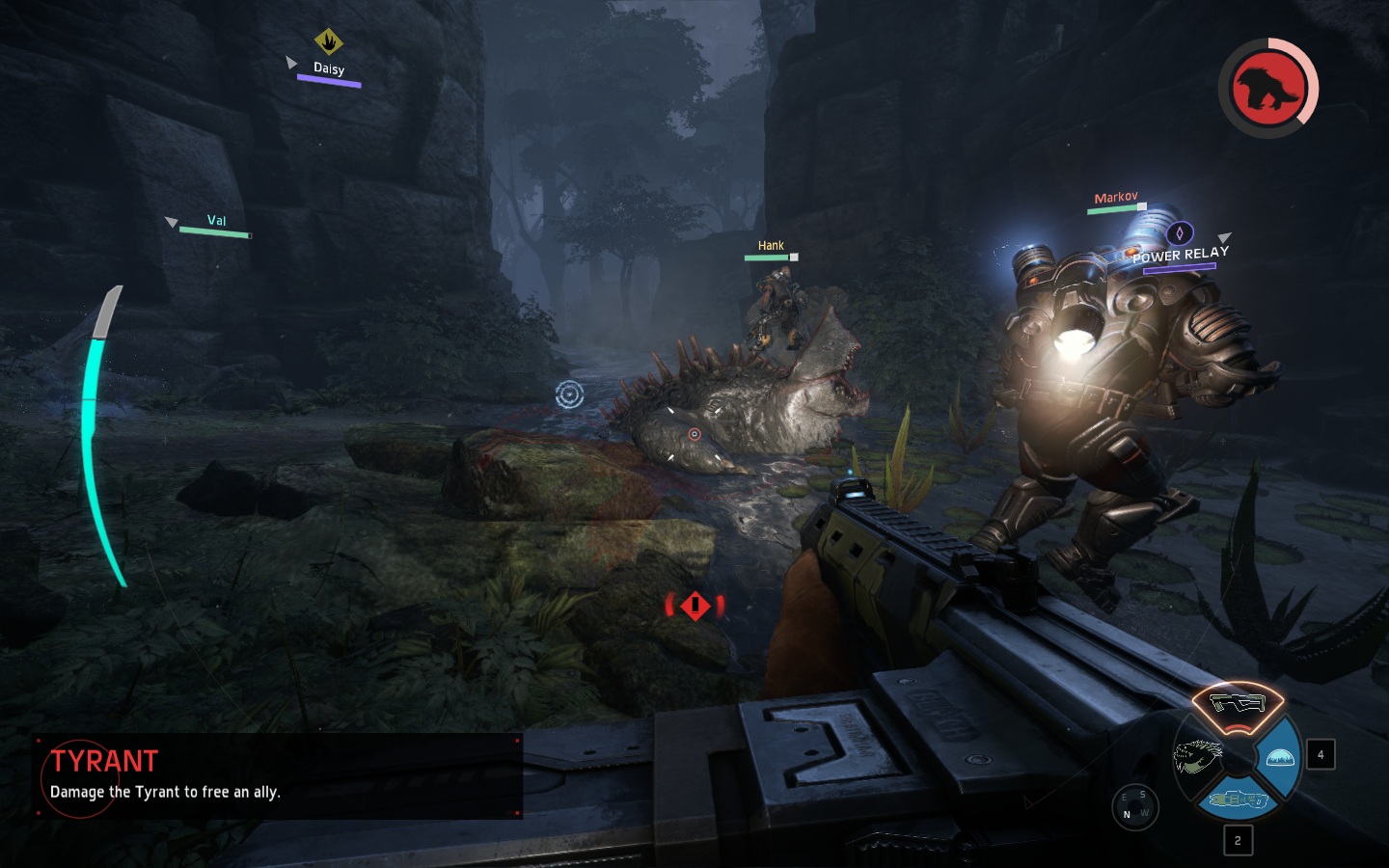The width and height of the screenshot is (1389, 868).
Task: Click the red monster tracker icon
Action: click(x=1267, y=88)
